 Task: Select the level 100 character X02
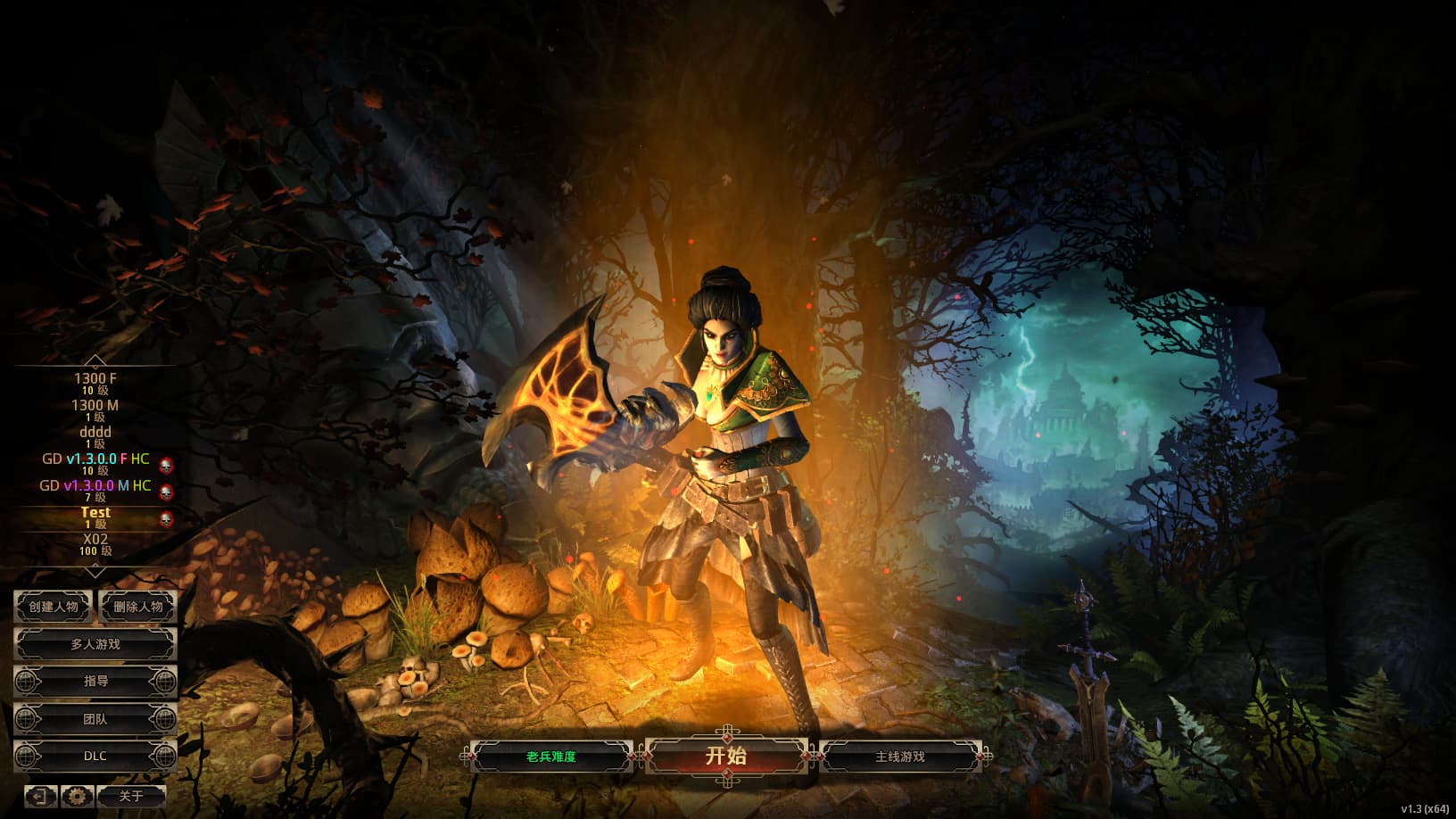(x=95, y=543)
